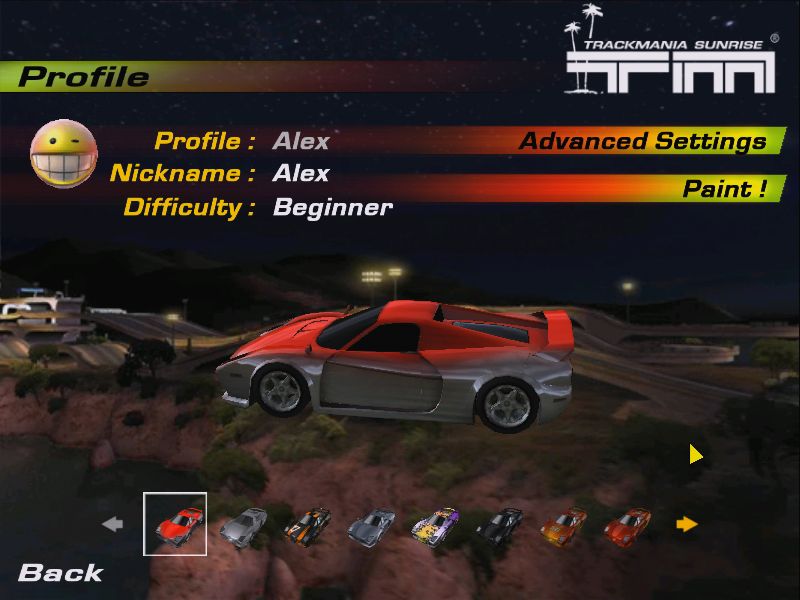Screen dimensions: 800x600
Task: Go back using the Back button
Action: [x=60, y=573]
